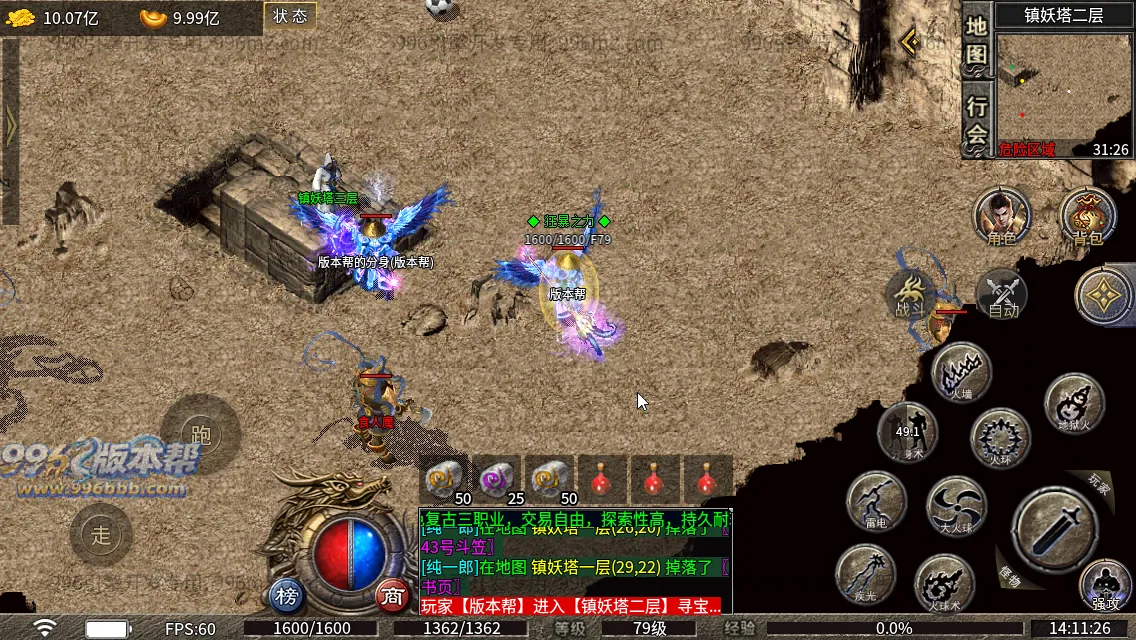Open the 地图 map tab
Image resolution: width=1136 pixels, height=640 pixels.
977,40
